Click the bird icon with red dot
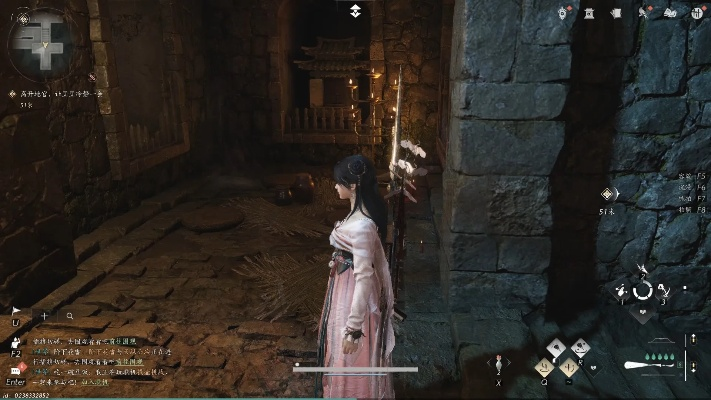This screenshot has height=400, width=711. [641, 12]
